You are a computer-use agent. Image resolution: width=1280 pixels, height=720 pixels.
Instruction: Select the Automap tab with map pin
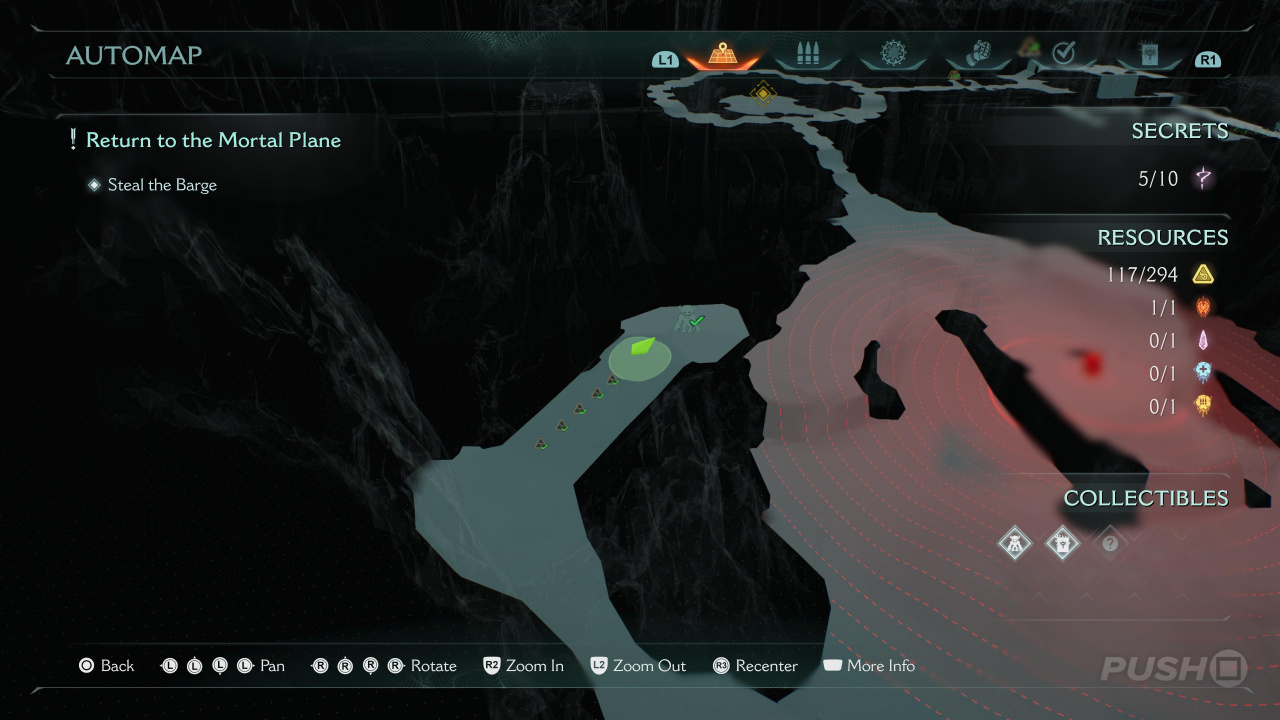tap(722, 55)
